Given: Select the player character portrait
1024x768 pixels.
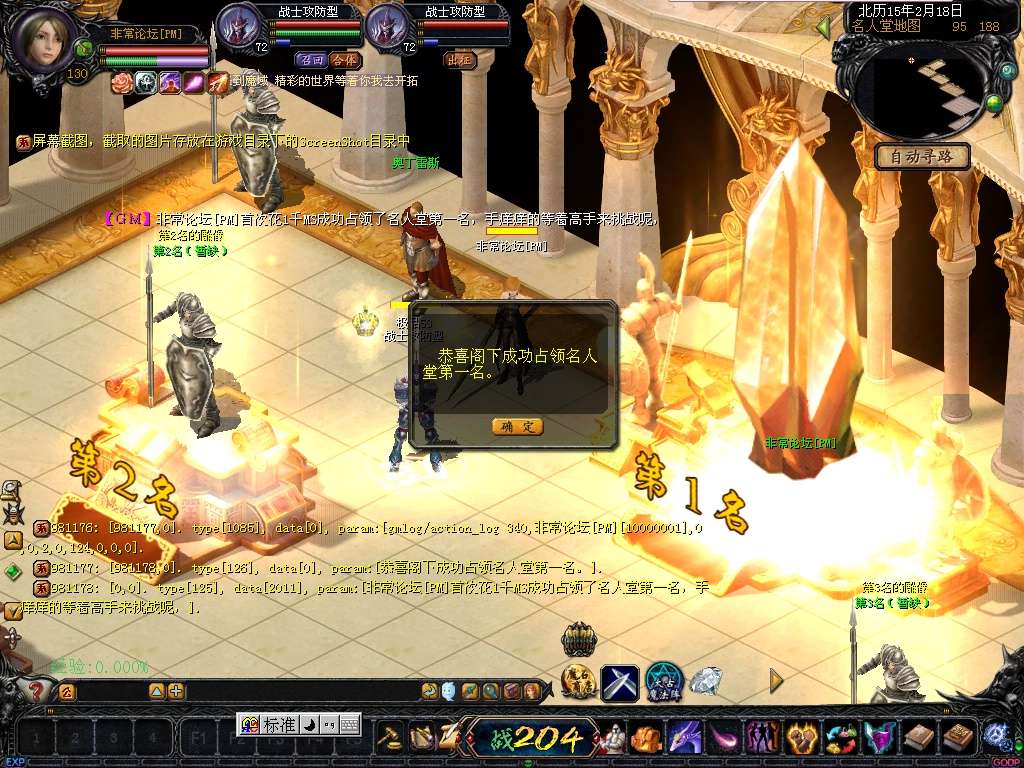Looking at the screenshot, I should click(x=40, y=37).
